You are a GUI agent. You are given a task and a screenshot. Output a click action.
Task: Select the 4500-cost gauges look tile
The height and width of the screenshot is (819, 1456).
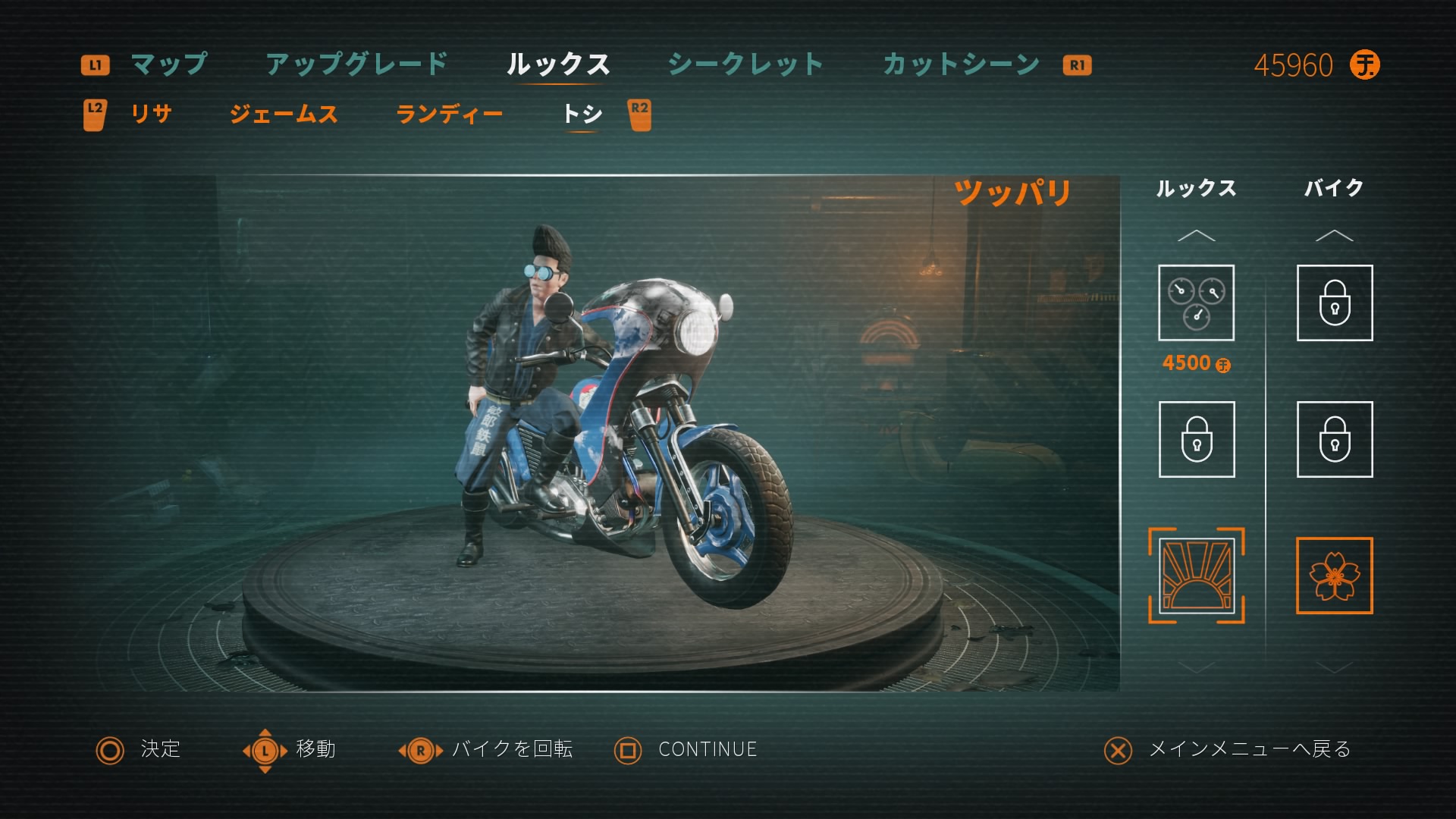[x=1196, y=303]
